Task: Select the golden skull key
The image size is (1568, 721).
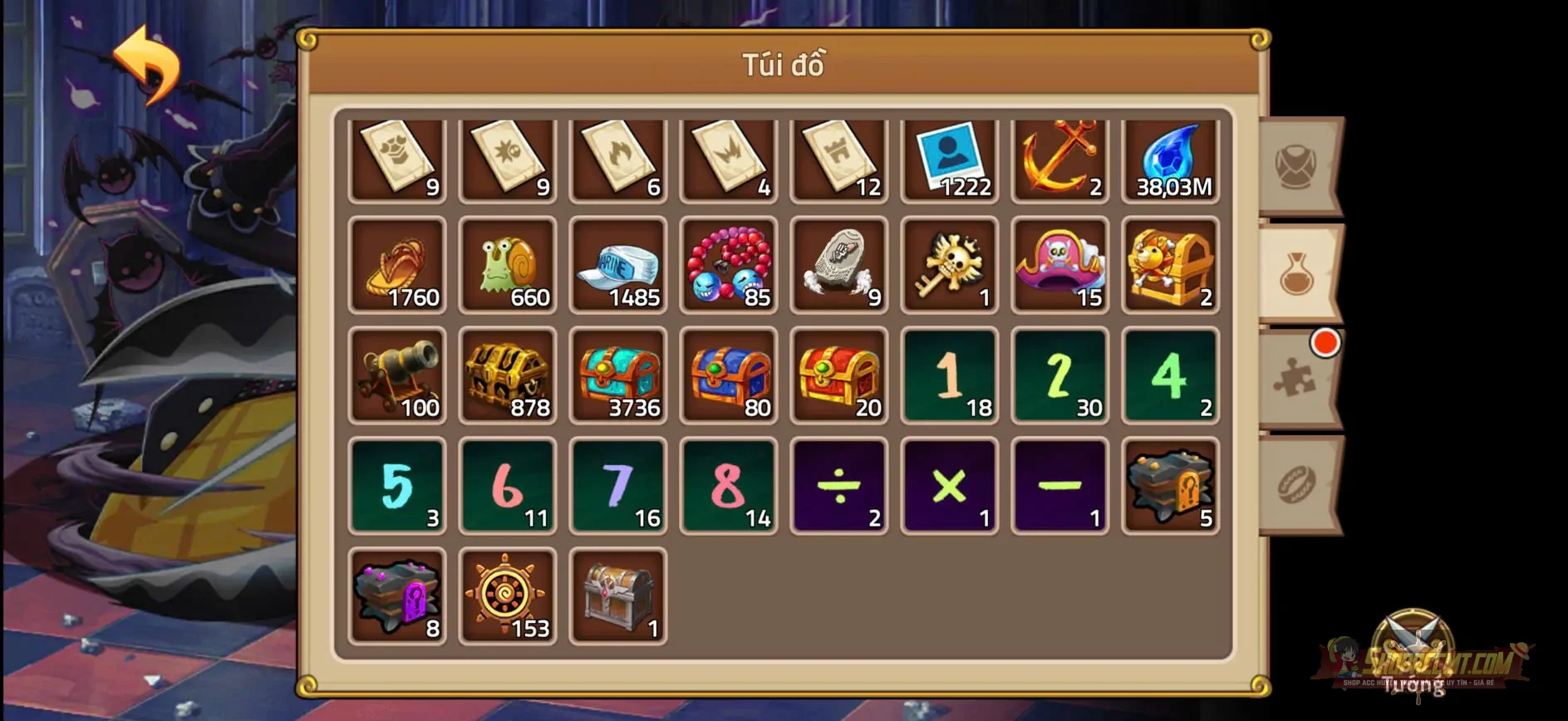Action: point(949,266)
